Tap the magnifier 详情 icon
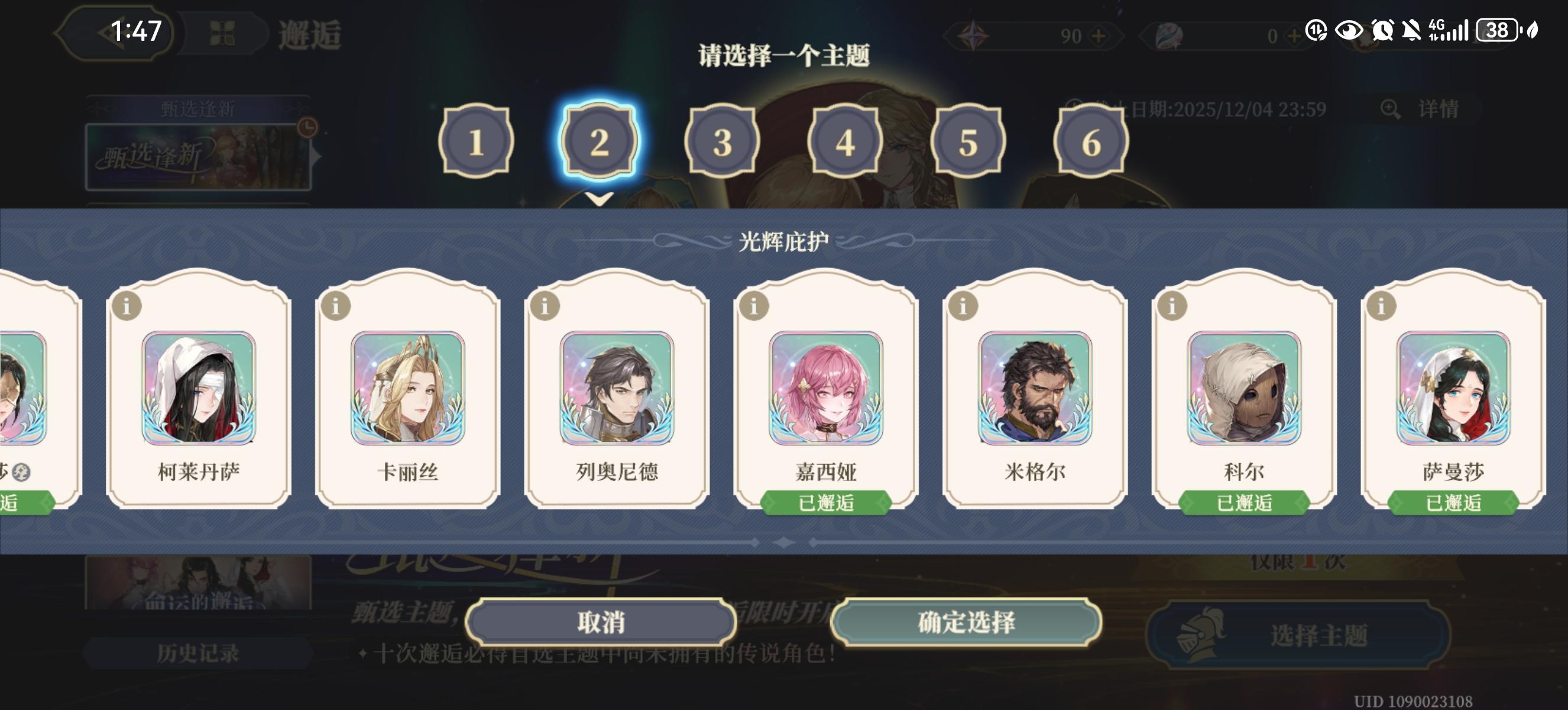 point(1391,108)
